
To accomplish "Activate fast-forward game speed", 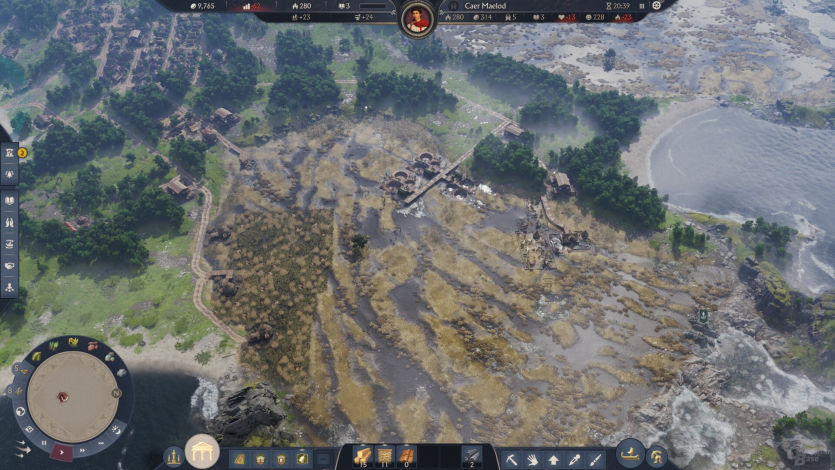I will pyautogui.click(x=84, y=449).
